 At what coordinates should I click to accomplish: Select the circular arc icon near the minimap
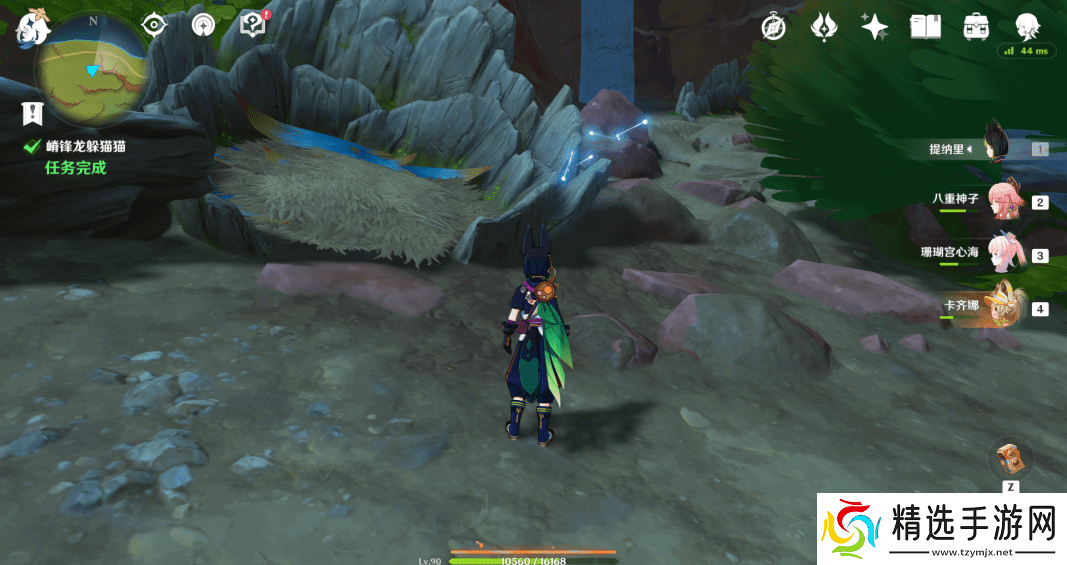click(203, 25)
